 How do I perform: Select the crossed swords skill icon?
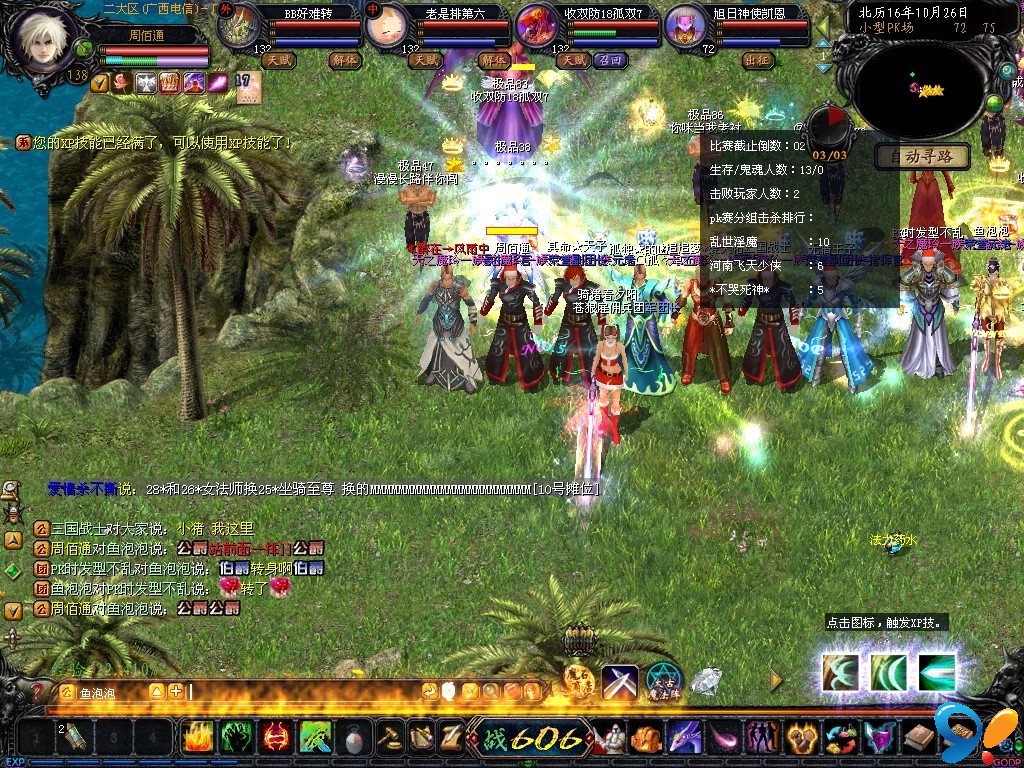click(x=619, y=683)
